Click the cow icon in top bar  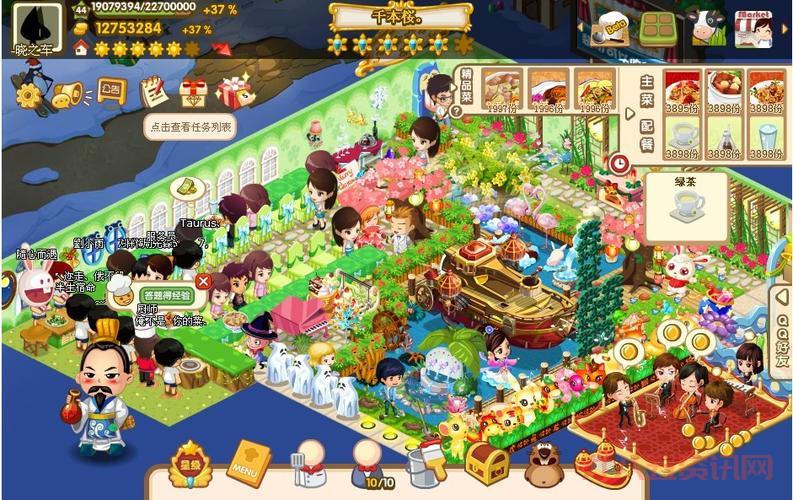706,27
